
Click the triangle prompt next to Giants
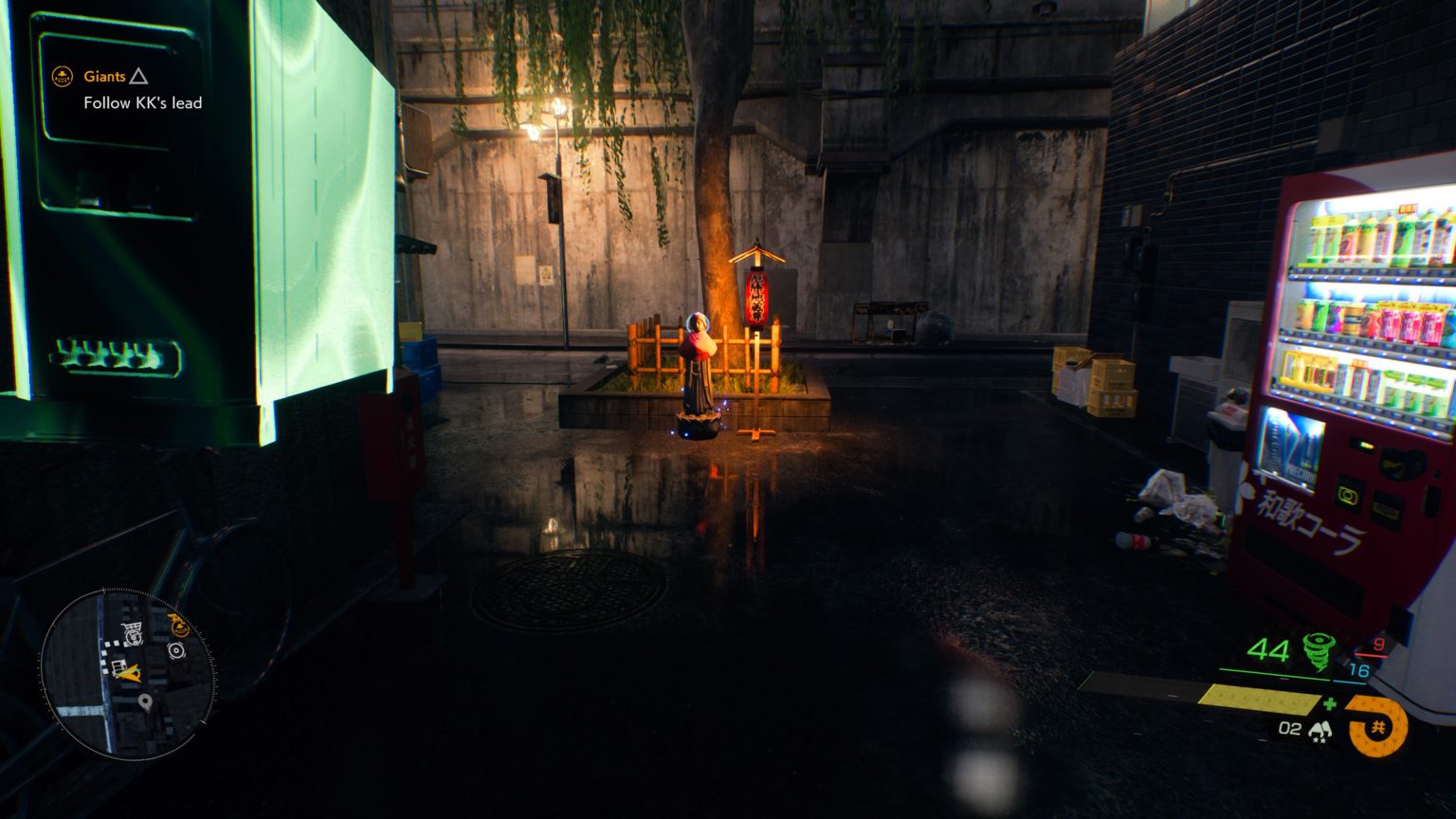[140, 77]
